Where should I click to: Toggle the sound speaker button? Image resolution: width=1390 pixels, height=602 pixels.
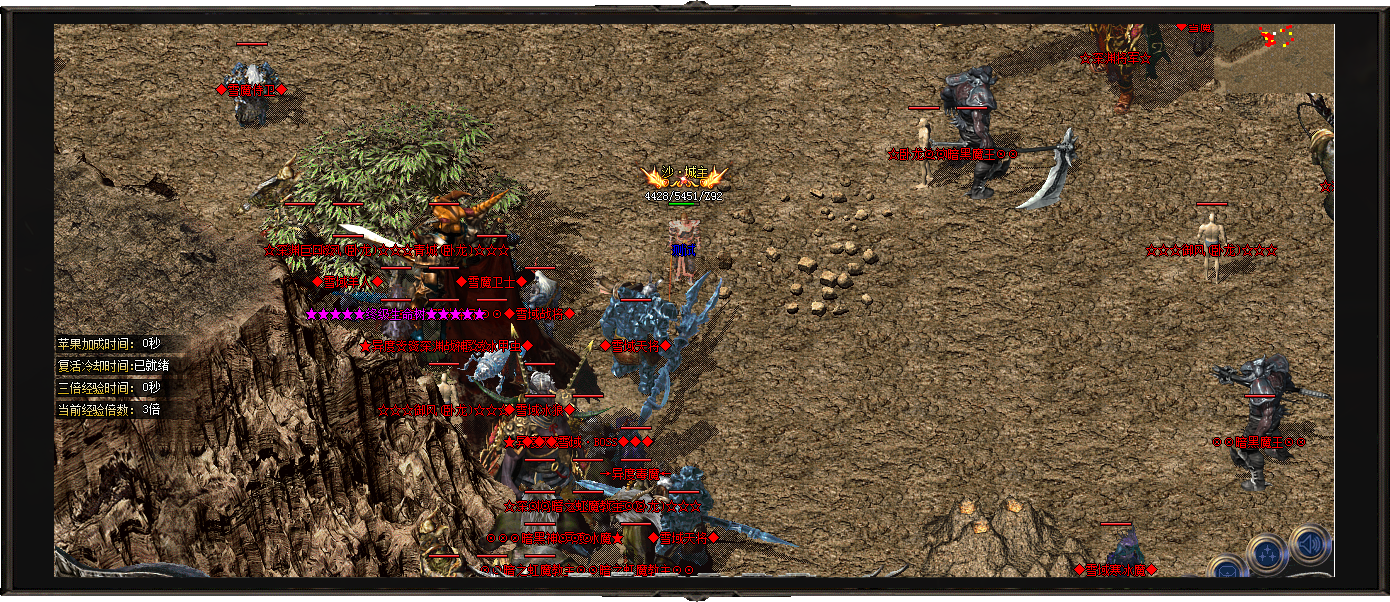click(1310, 545)
